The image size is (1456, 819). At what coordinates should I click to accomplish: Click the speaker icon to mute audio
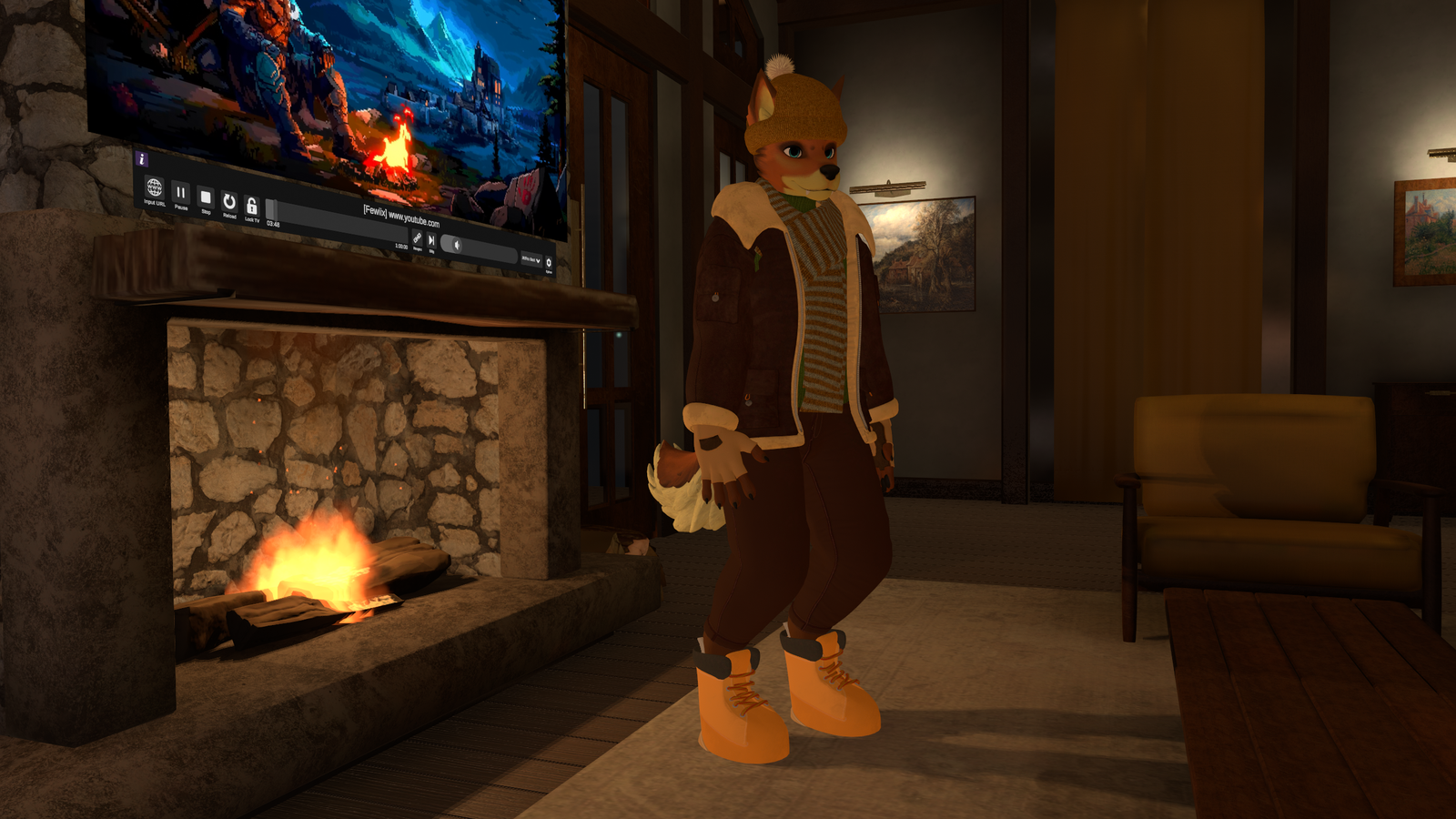point(456,245)
